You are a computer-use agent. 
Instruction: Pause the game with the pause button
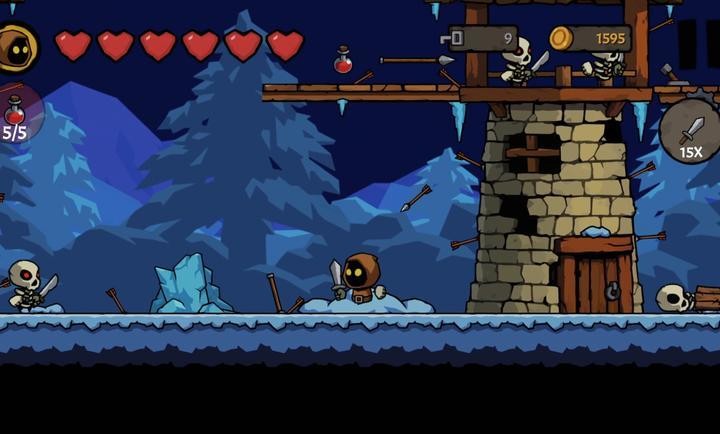click(699, 43)
